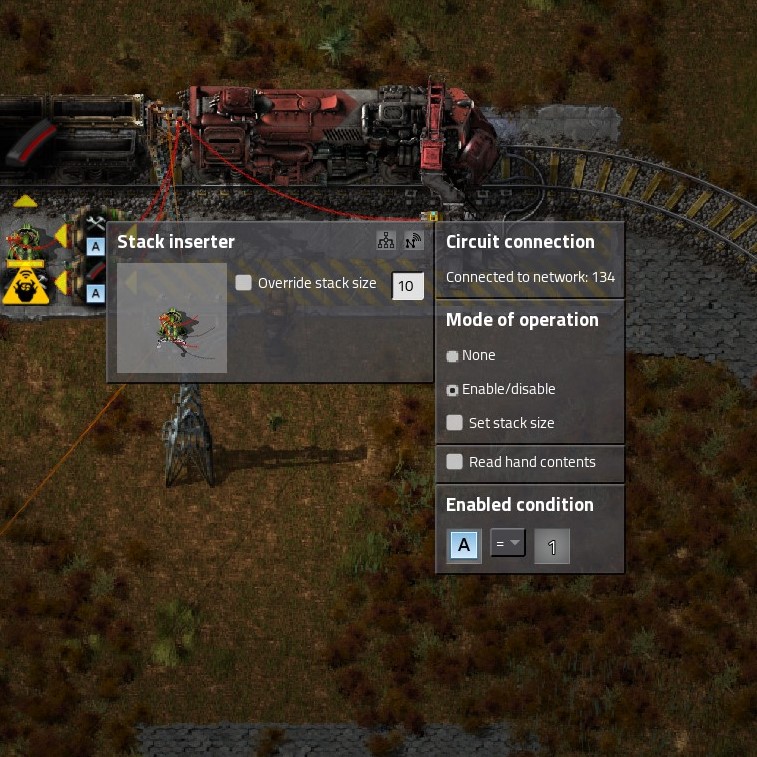Open the logistic network connection button
The image size is (757, 757).
[413, 241]
